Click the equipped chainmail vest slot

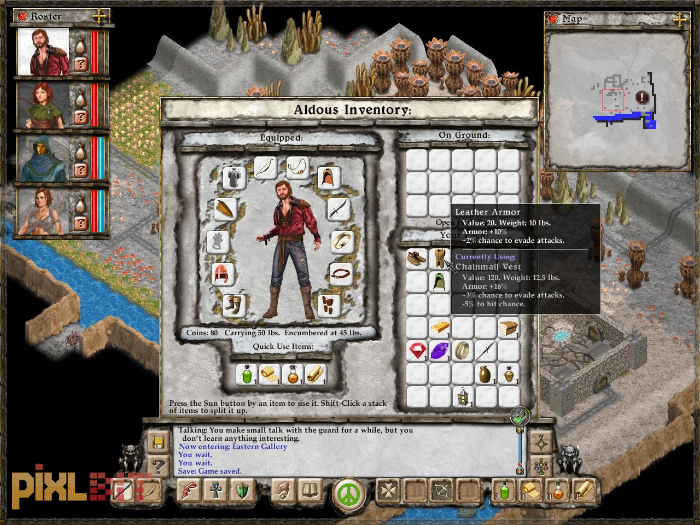pyautogui.click(x=234, y=177)
